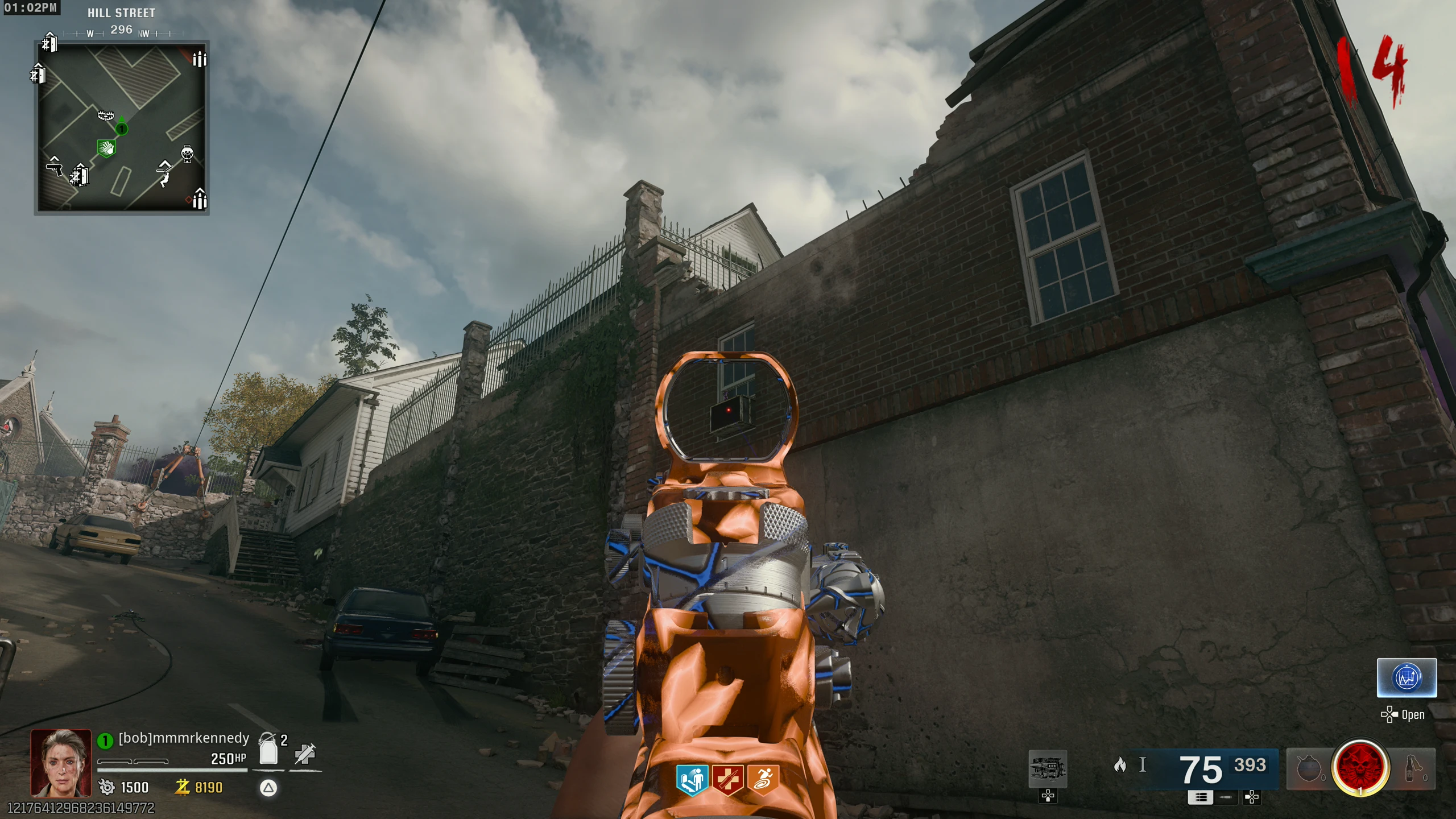This screenshot has height=819, width=1456.
Task: Click the fire ammo mod icon
Action: 1119,765
